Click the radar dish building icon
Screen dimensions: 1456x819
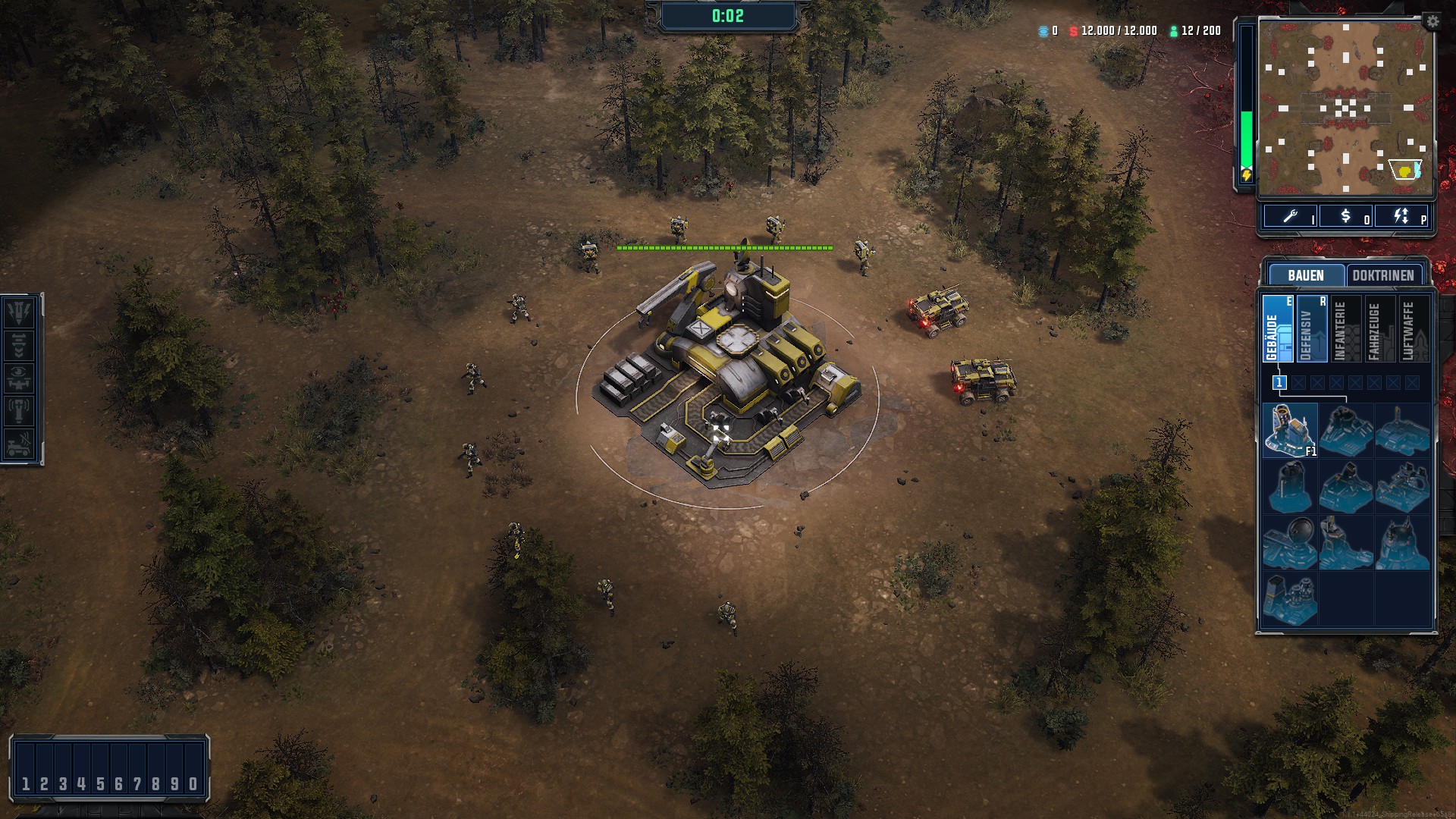(1290, 542)
